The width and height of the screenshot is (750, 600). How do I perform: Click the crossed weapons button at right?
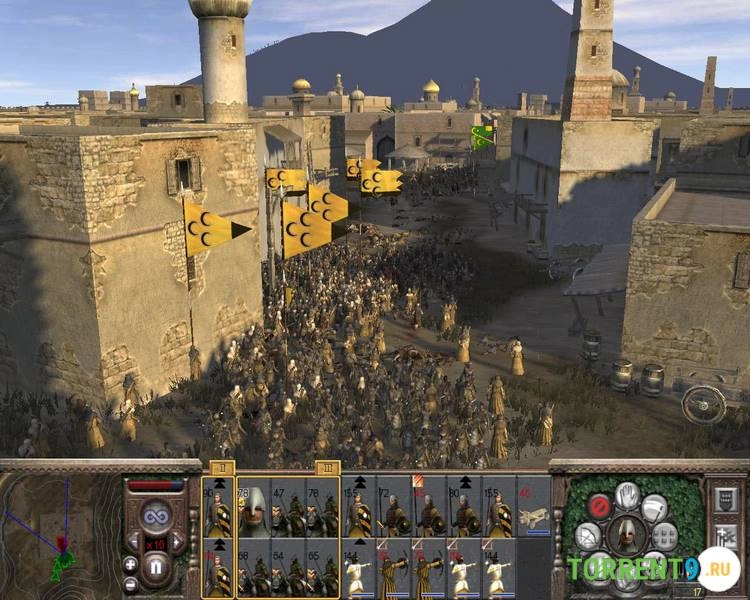click(727, 537)
